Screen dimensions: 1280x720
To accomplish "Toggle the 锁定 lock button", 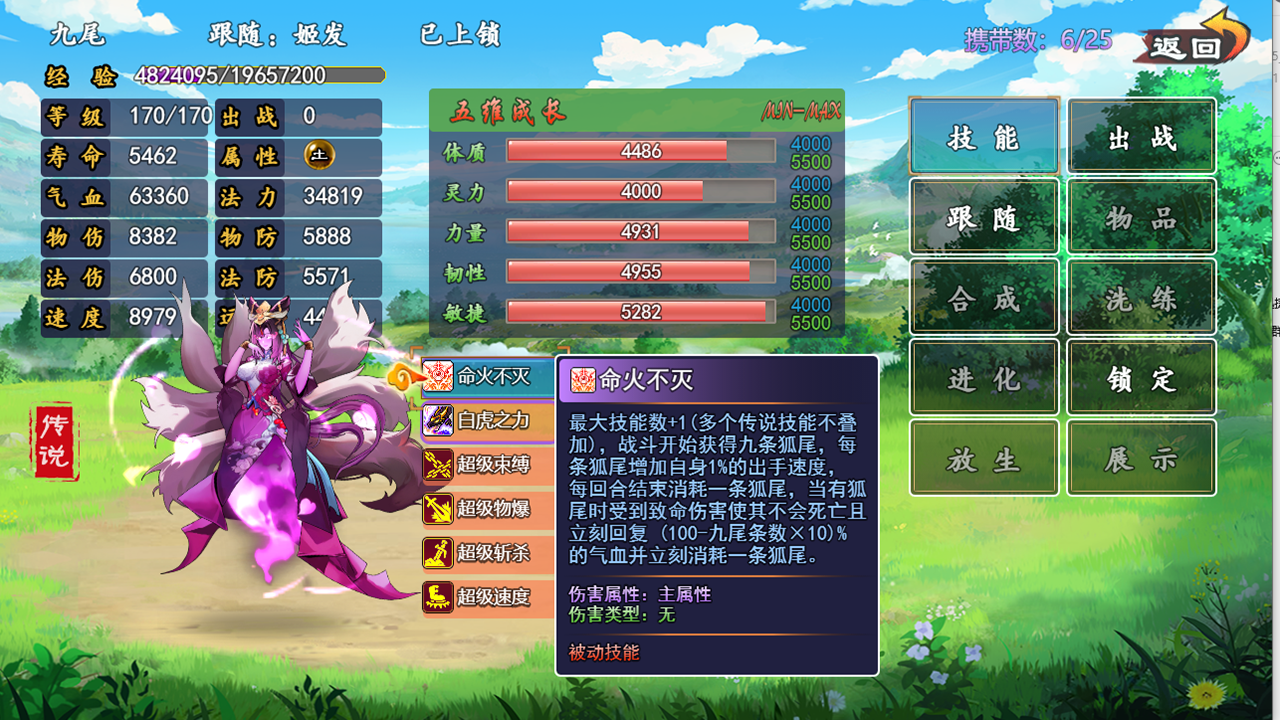I will tap(1141, 377).
